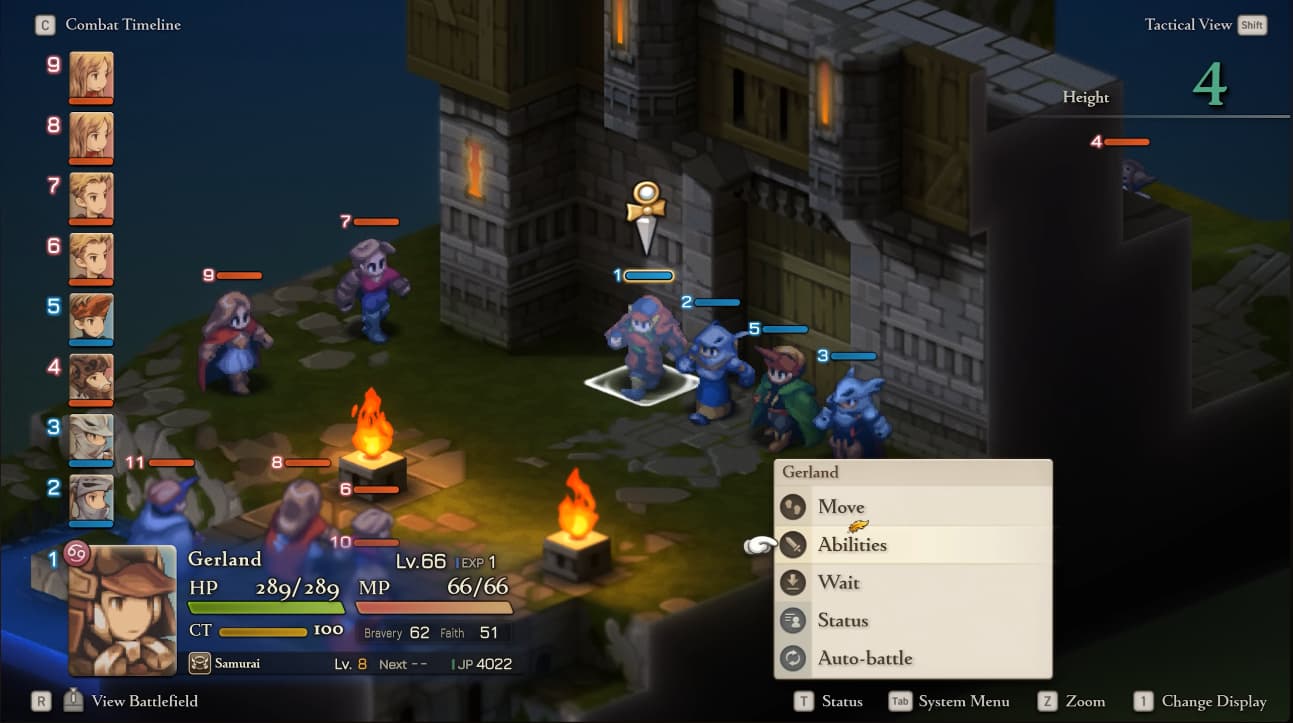Open the Abilities command
This screenshot has height=723, width=1293.
pos(852,545)
